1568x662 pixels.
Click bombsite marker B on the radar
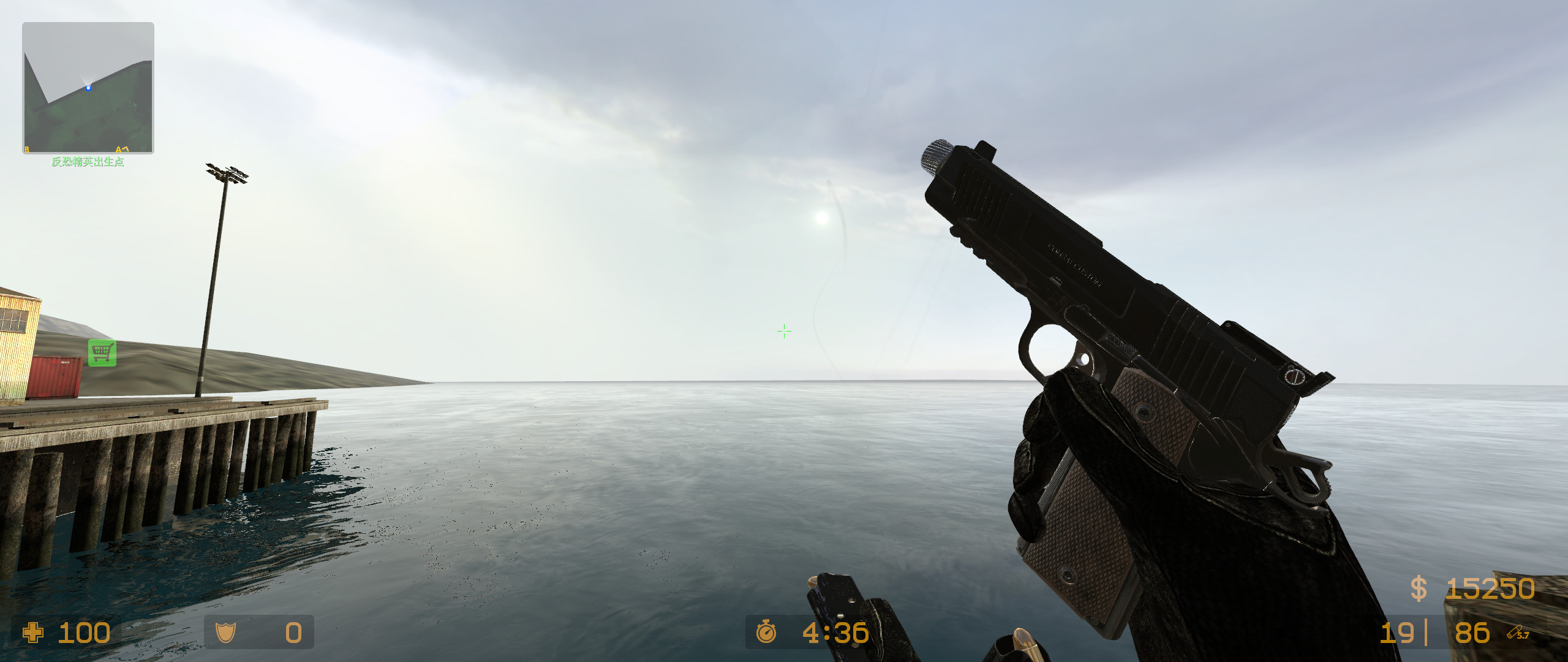[27, 149]
